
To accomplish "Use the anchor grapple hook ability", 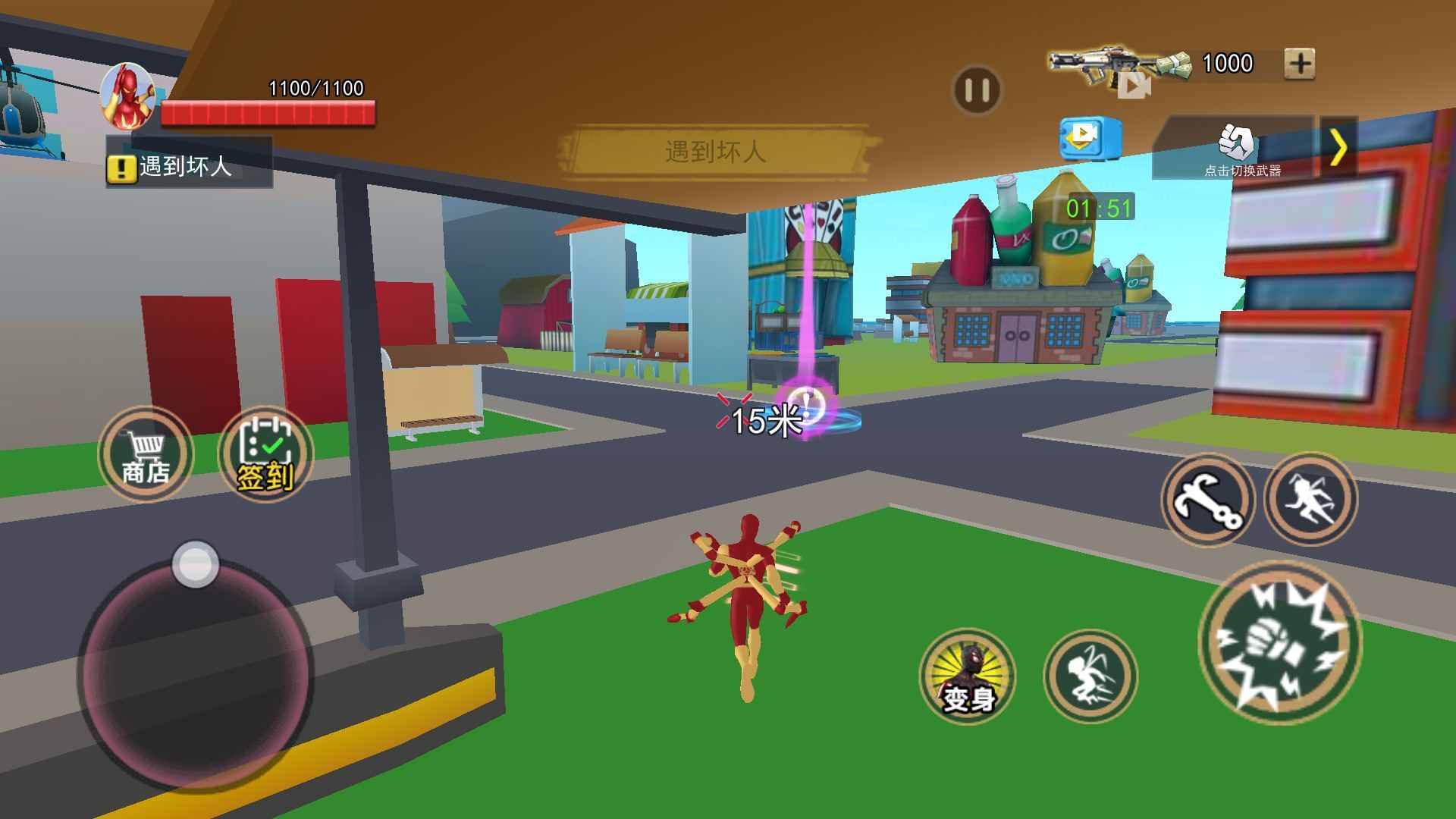I will 1208,500.
